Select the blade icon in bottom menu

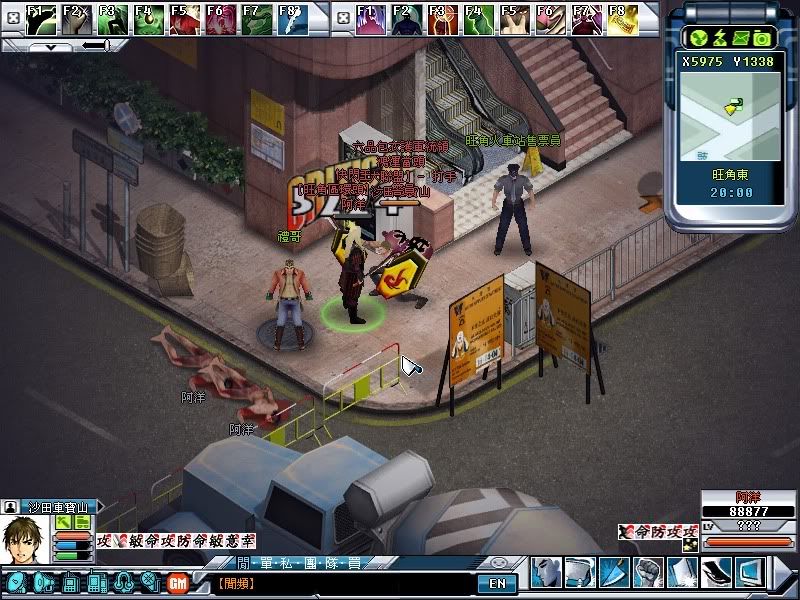coord(614,572)
